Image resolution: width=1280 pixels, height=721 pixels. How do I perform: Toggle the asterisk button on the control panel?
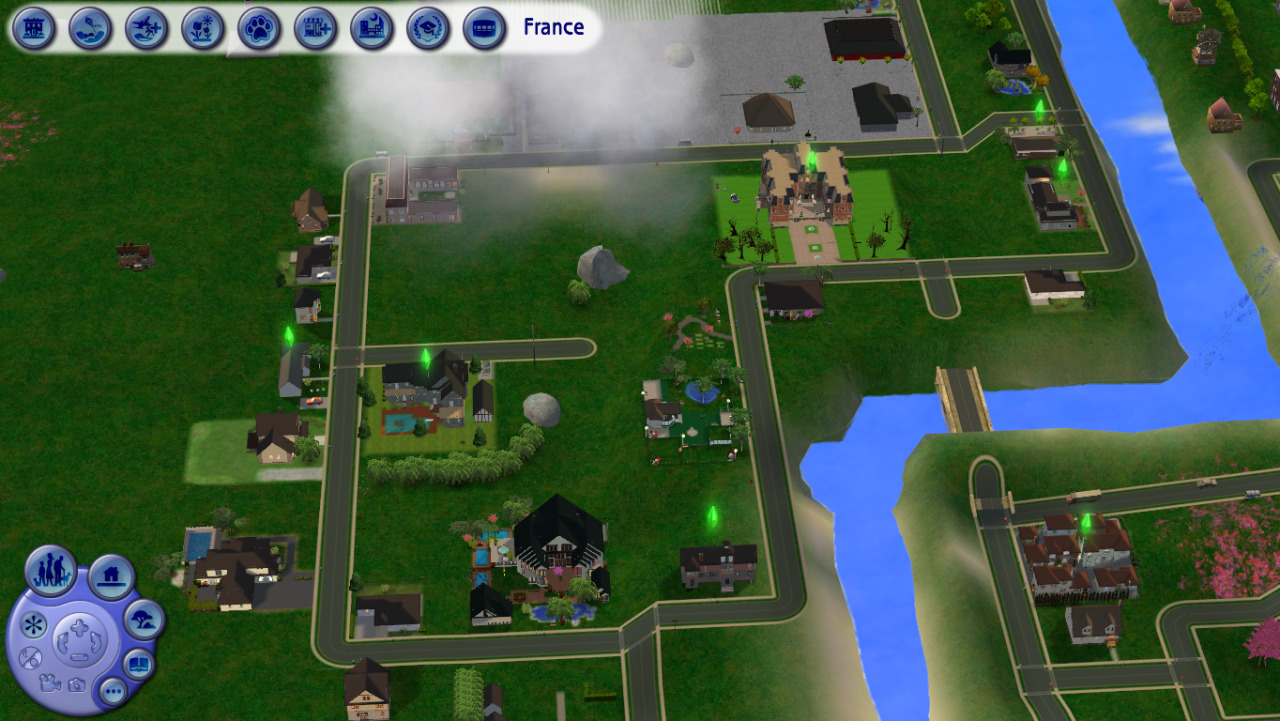[x=33, y=626]
